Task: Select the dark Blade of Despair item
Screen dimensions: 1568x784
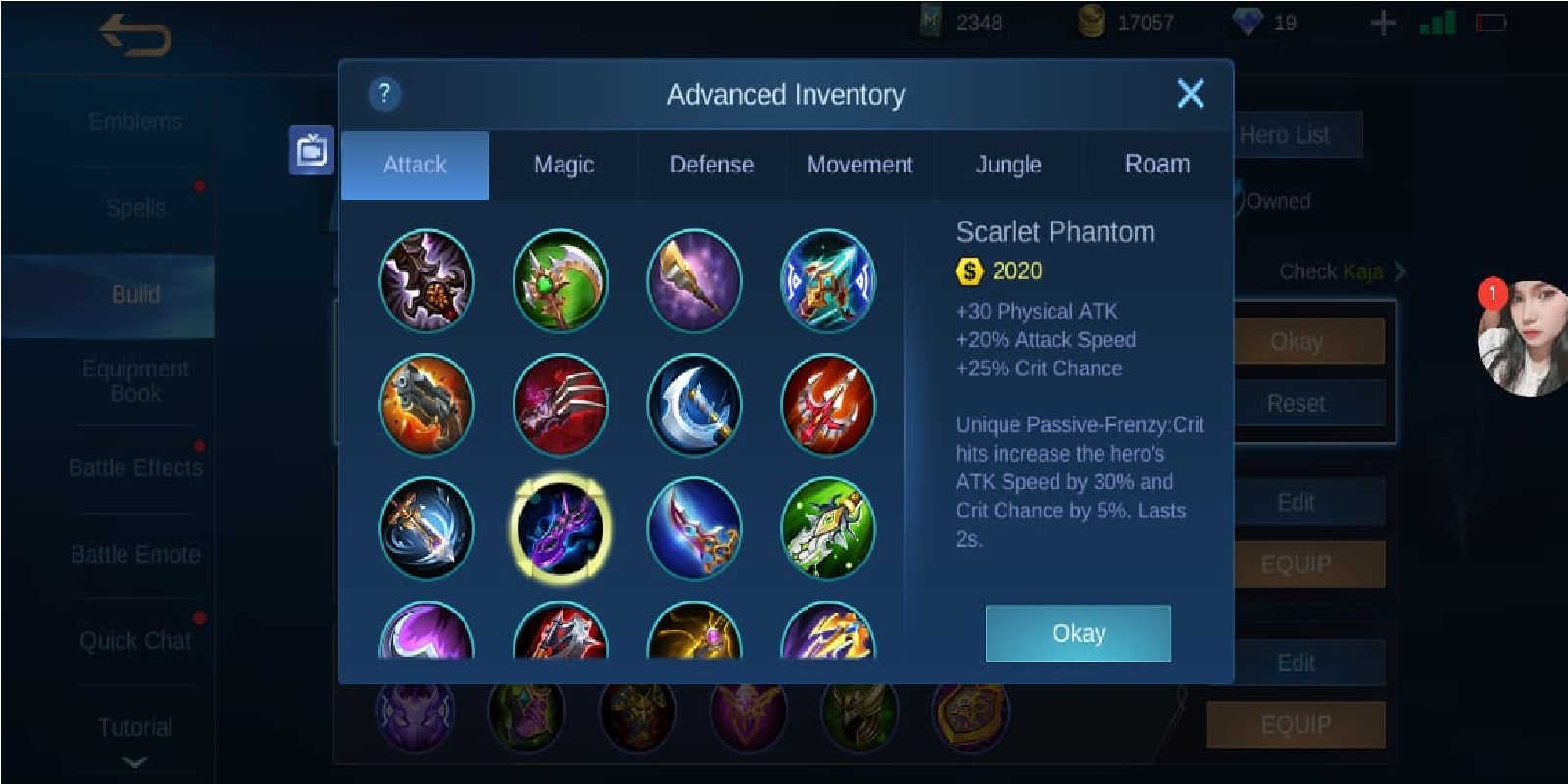Action: 426,281
